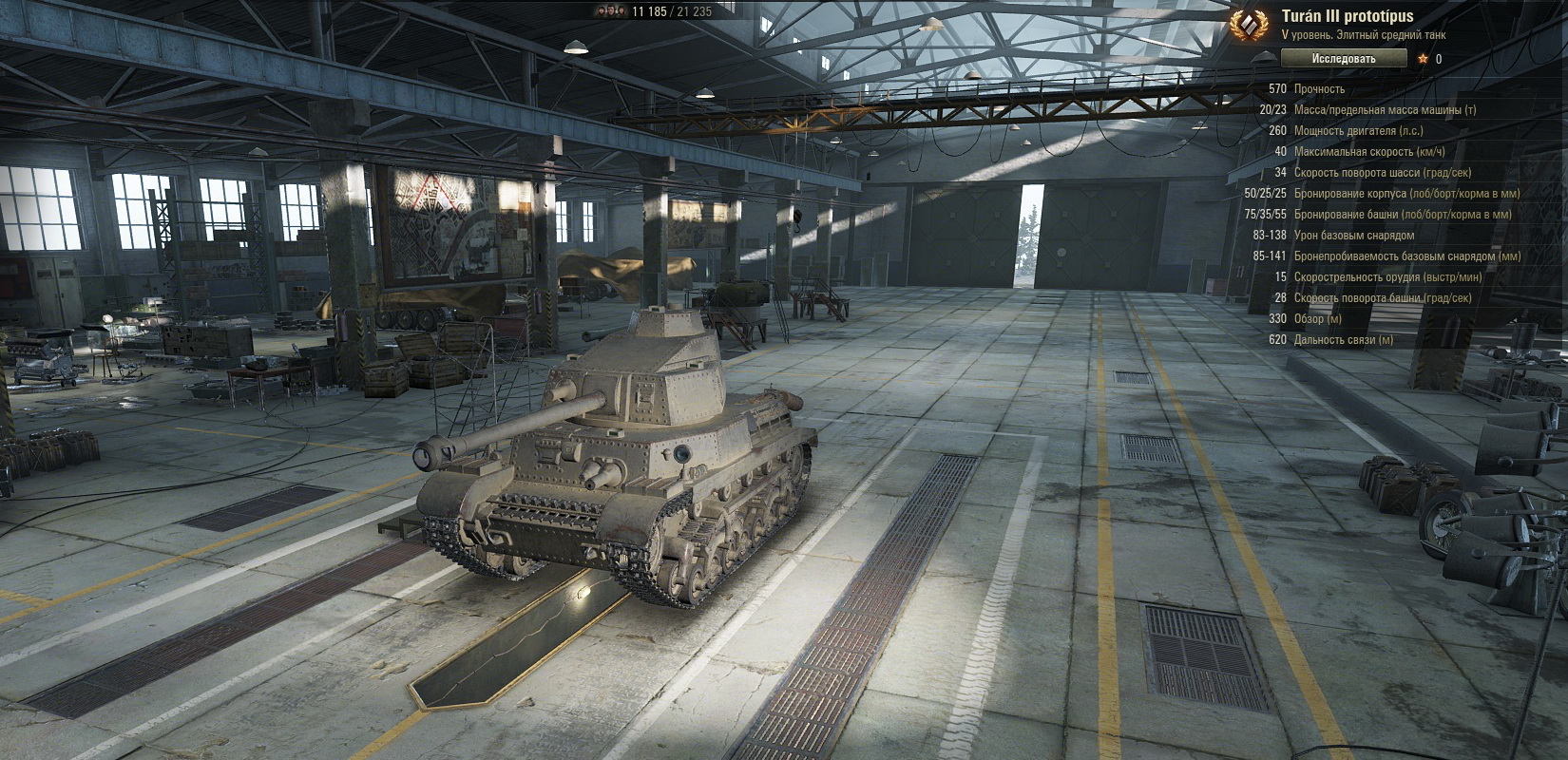1568x760 pixels.
Task: Select the elite tank class badge icon
Action: coord(1251,25)
